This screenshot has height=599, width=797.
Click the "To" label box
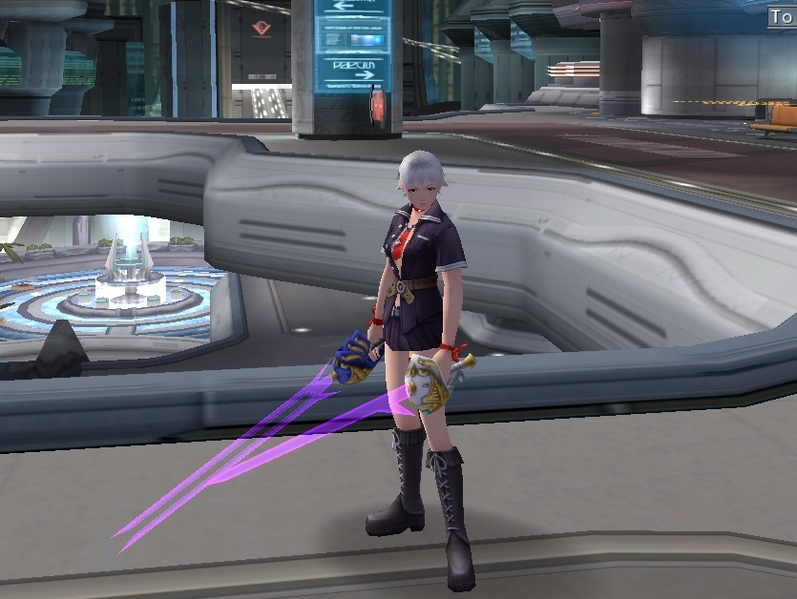point(782,17)
